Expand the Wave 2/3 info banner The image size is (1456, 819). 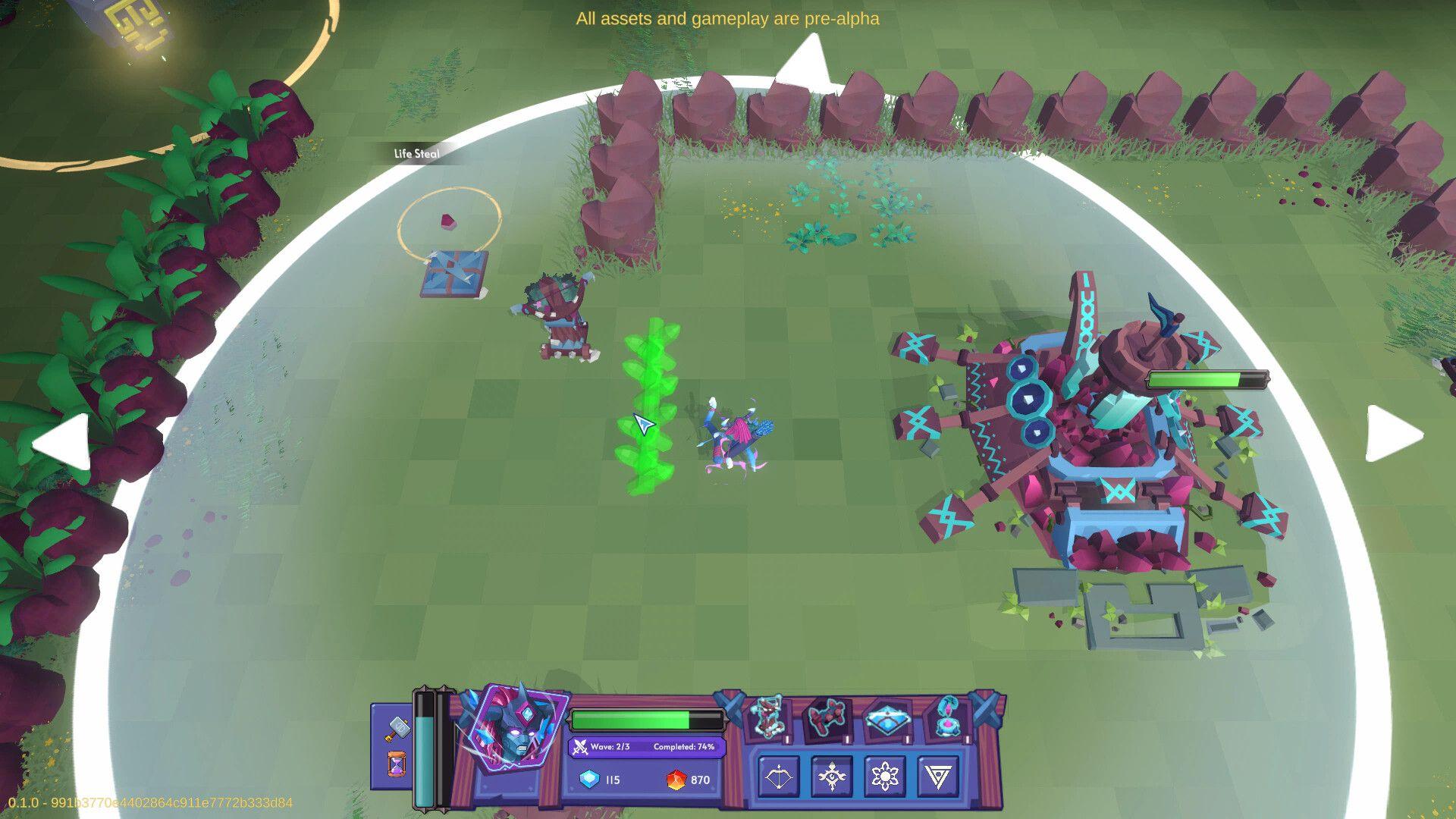pyautogui.click(x=645, y=747)
